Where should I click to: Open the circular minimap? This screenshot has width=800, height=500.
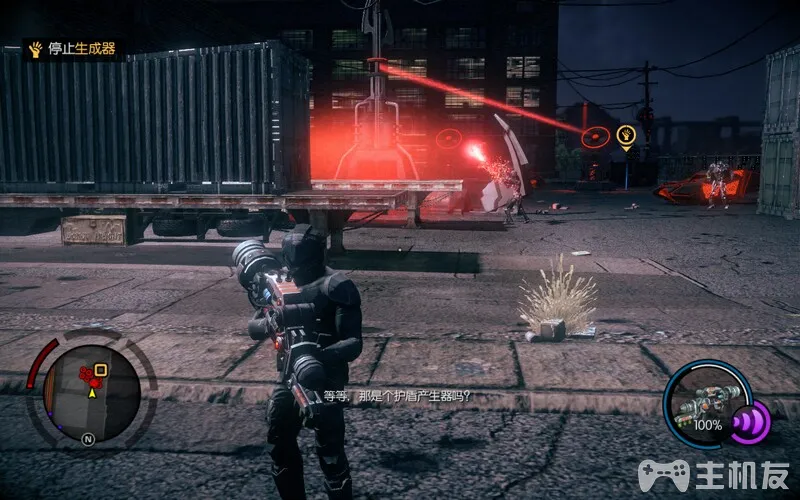click(x=92, y=393)
